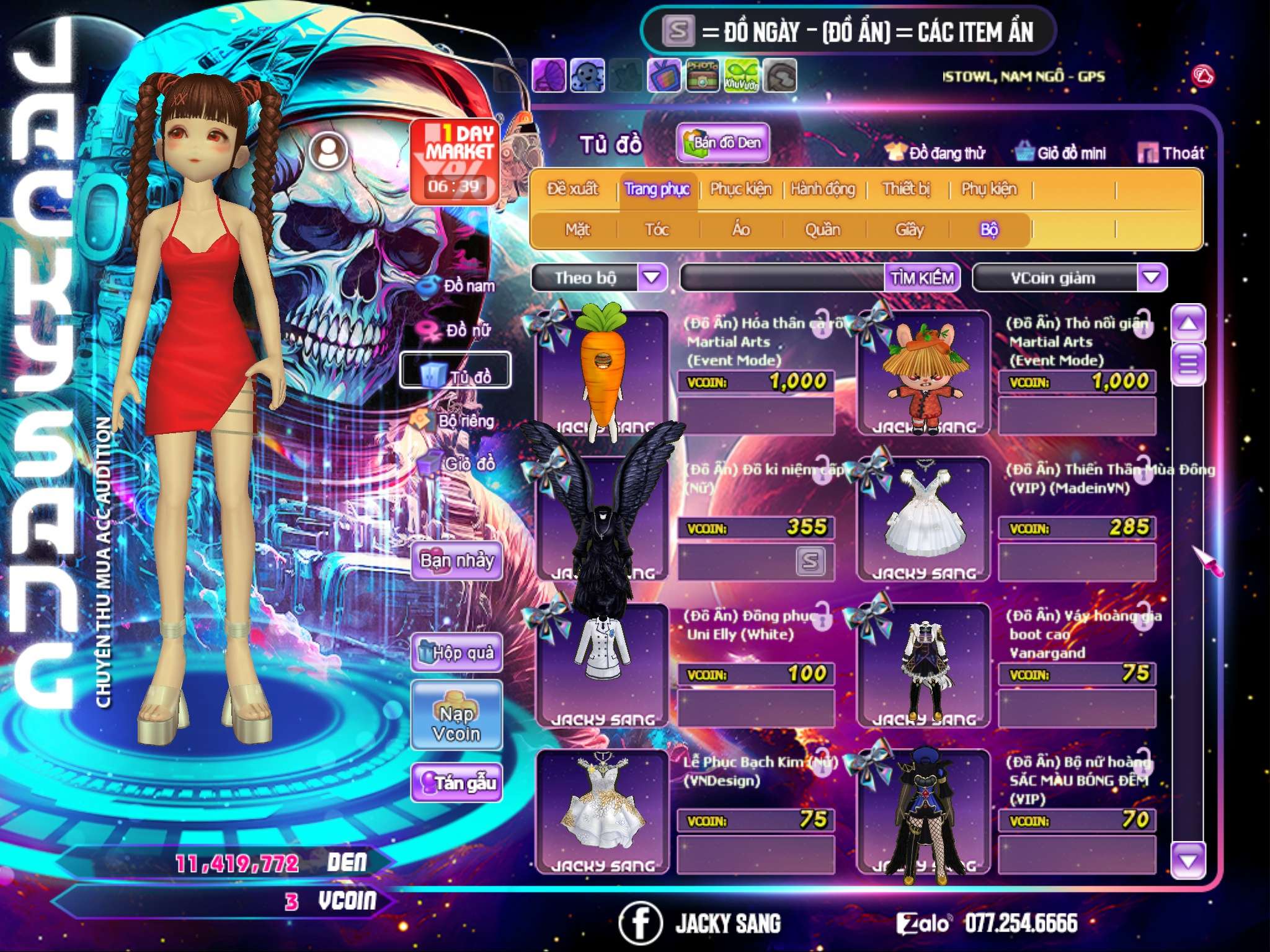
Task: Click the Bạn nhảy button
Action: (456, 561)
